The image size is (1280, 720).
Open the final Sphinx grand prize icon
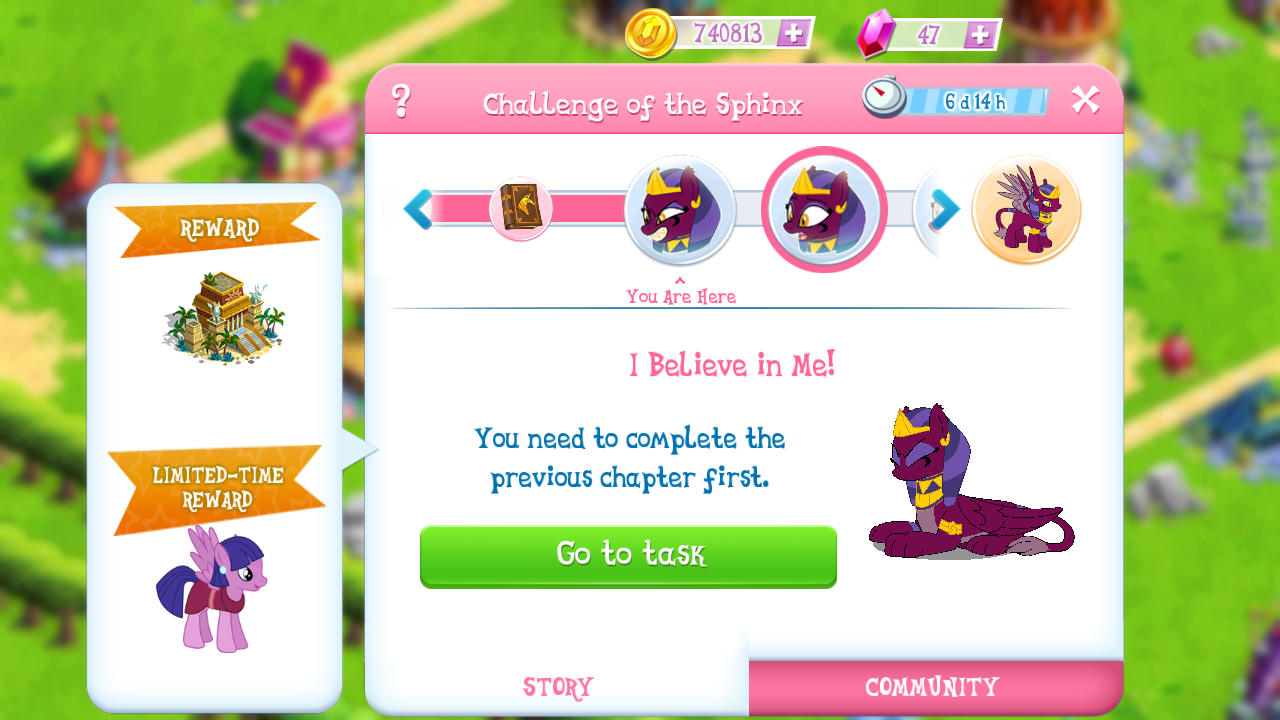point(1025,210)
